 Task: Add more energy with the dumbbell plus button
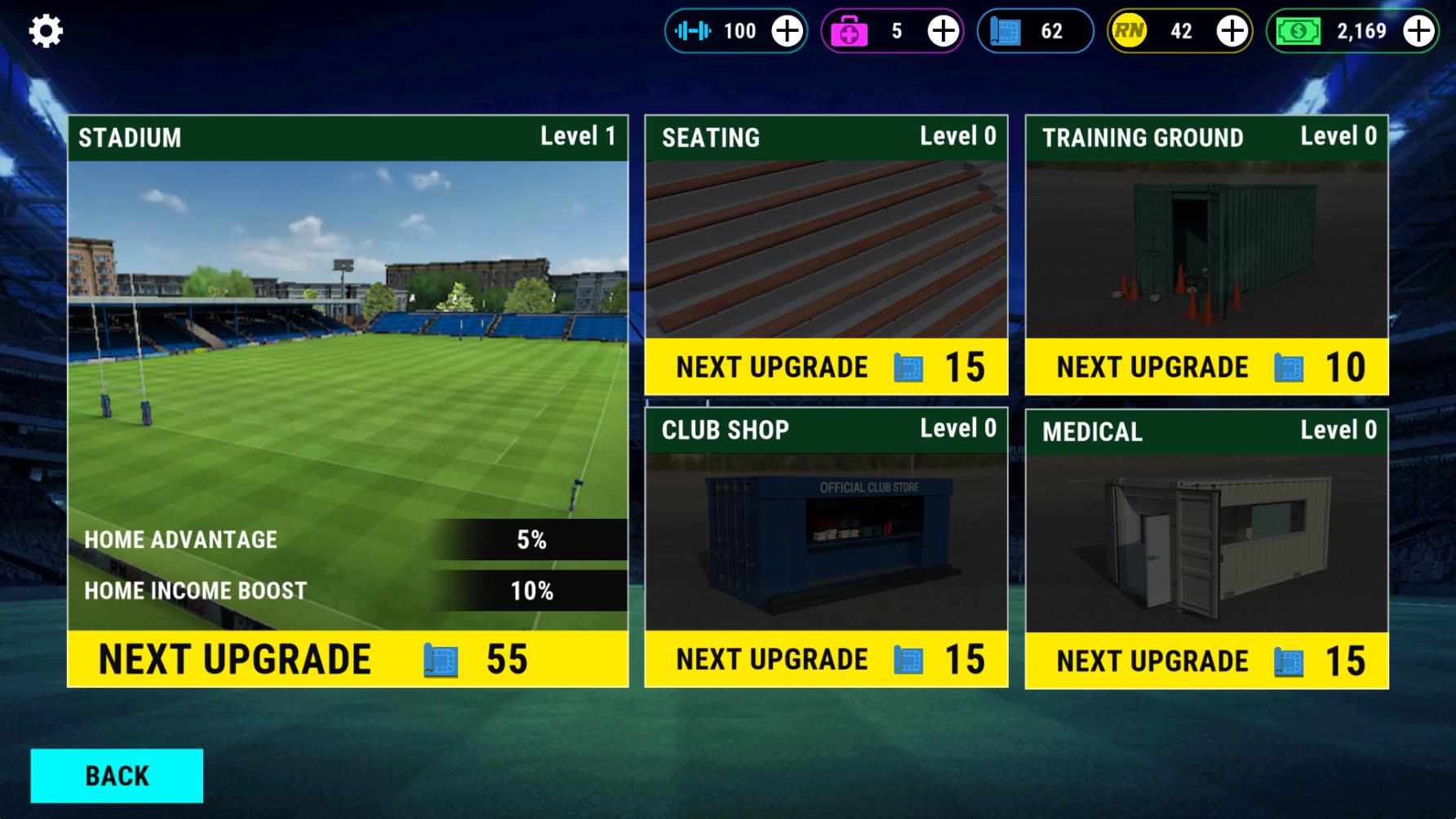(x=788, y=31)
